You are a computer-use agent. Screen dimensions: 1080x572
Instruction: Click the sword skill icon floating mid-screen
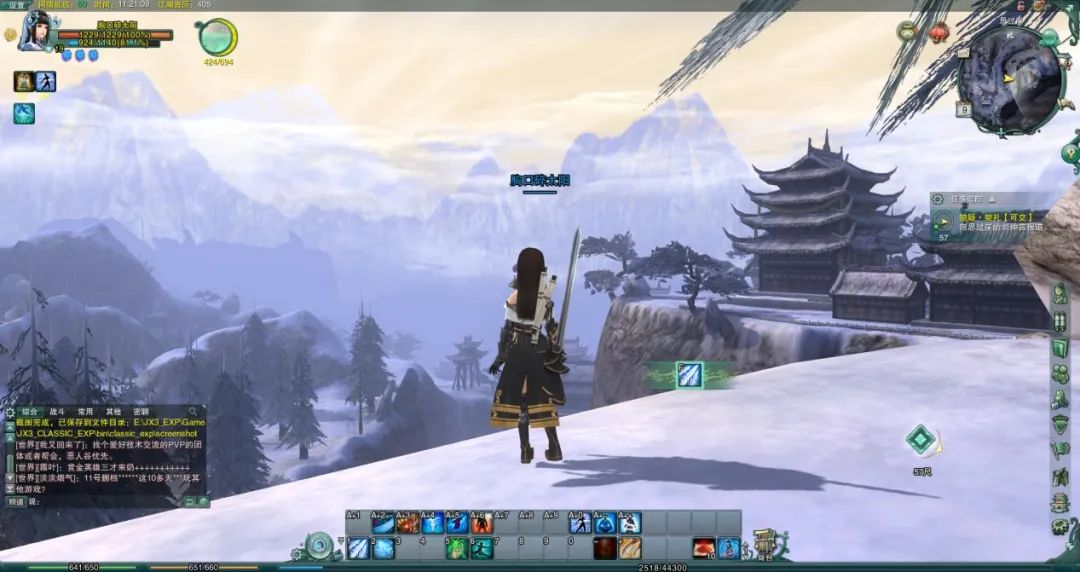689,375
